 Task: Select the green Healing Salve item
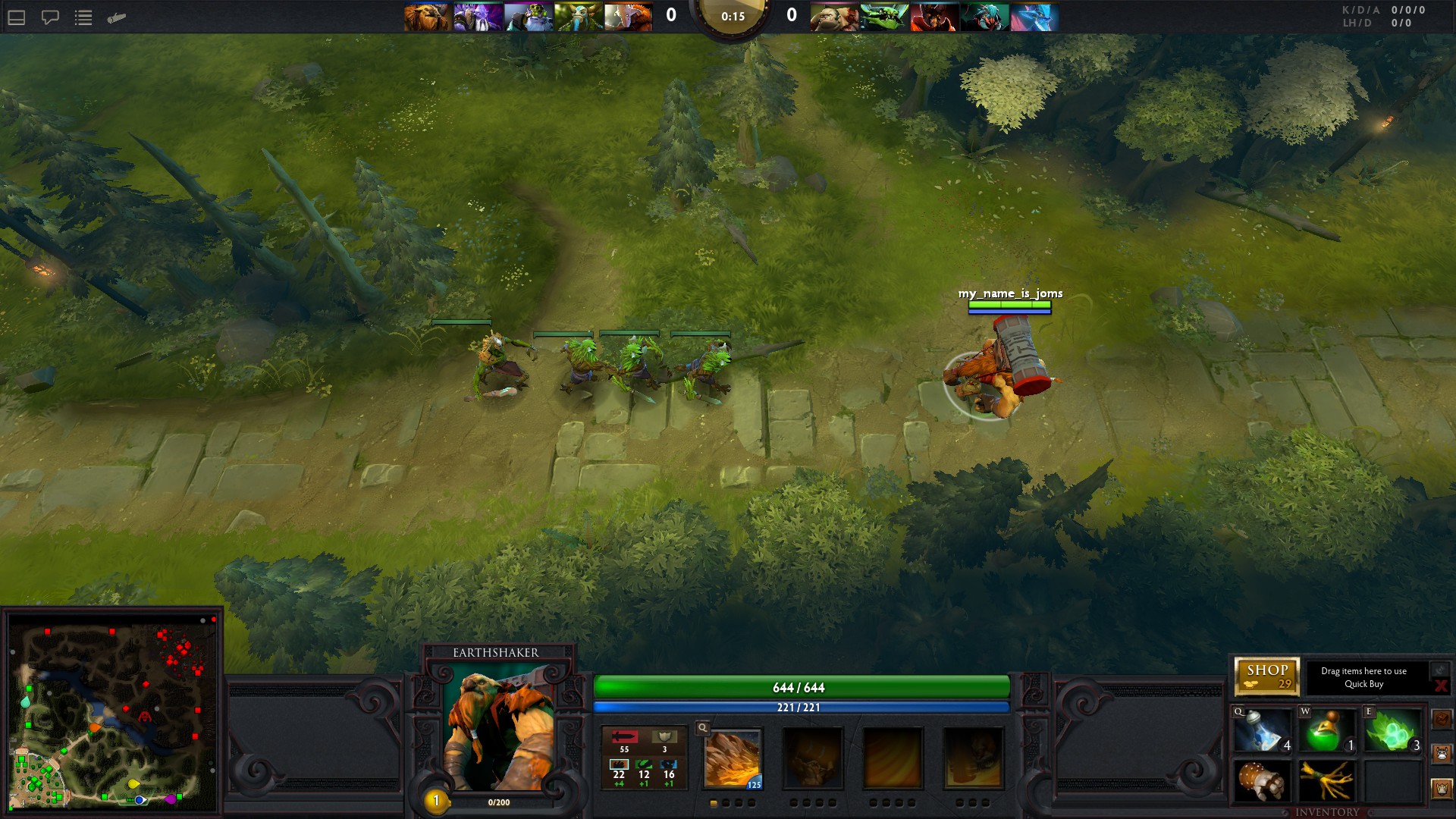point(1327,731)
